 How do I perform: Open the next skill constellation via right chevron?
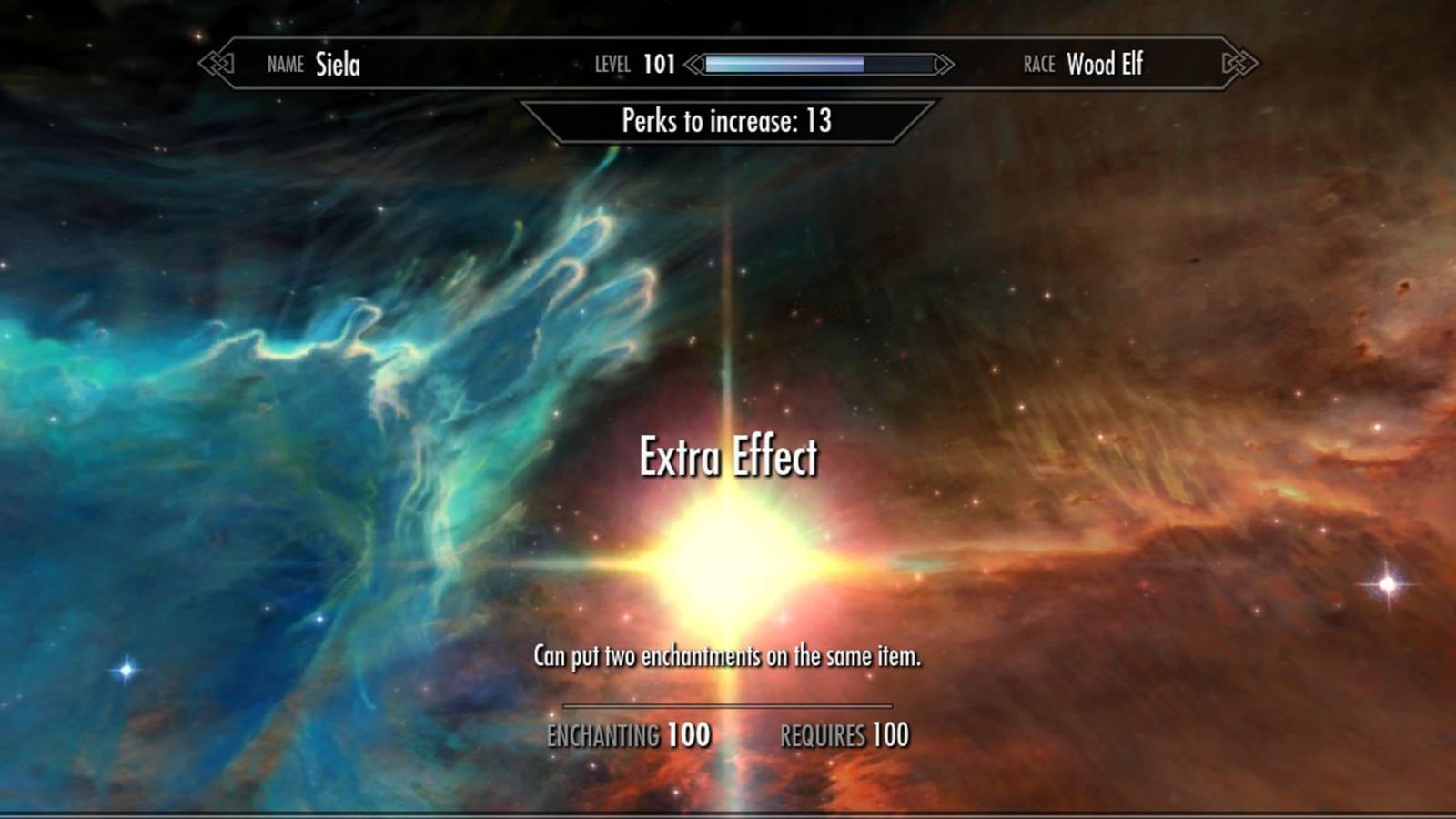coord(1239,64)
